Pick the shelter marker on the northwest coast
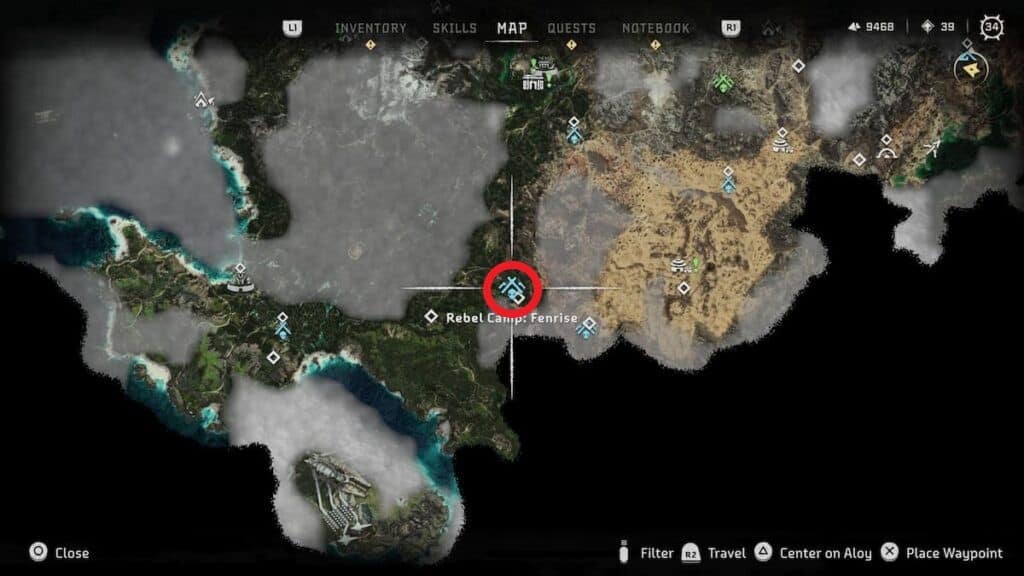The width and height of the screenshot is (1024, 576). 204,99
